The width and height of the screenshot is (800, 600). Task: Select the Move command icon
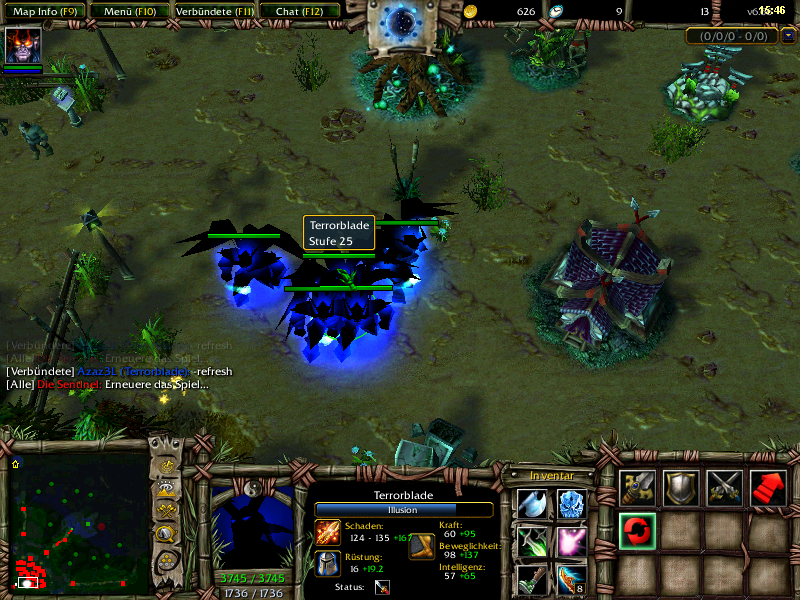[x=637, y=487]
